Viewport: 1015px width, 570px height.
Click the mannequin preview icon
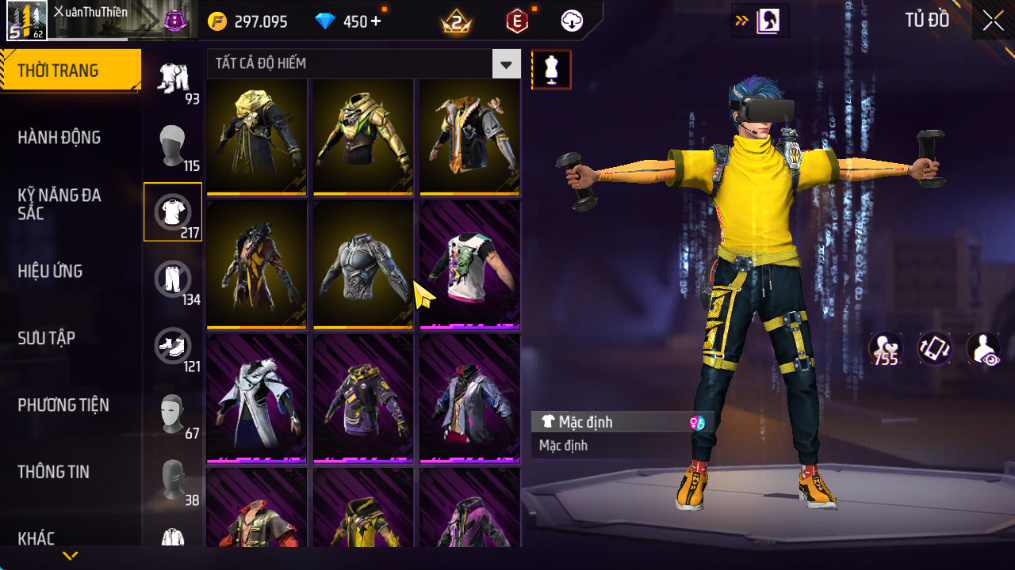coord(551,69)
